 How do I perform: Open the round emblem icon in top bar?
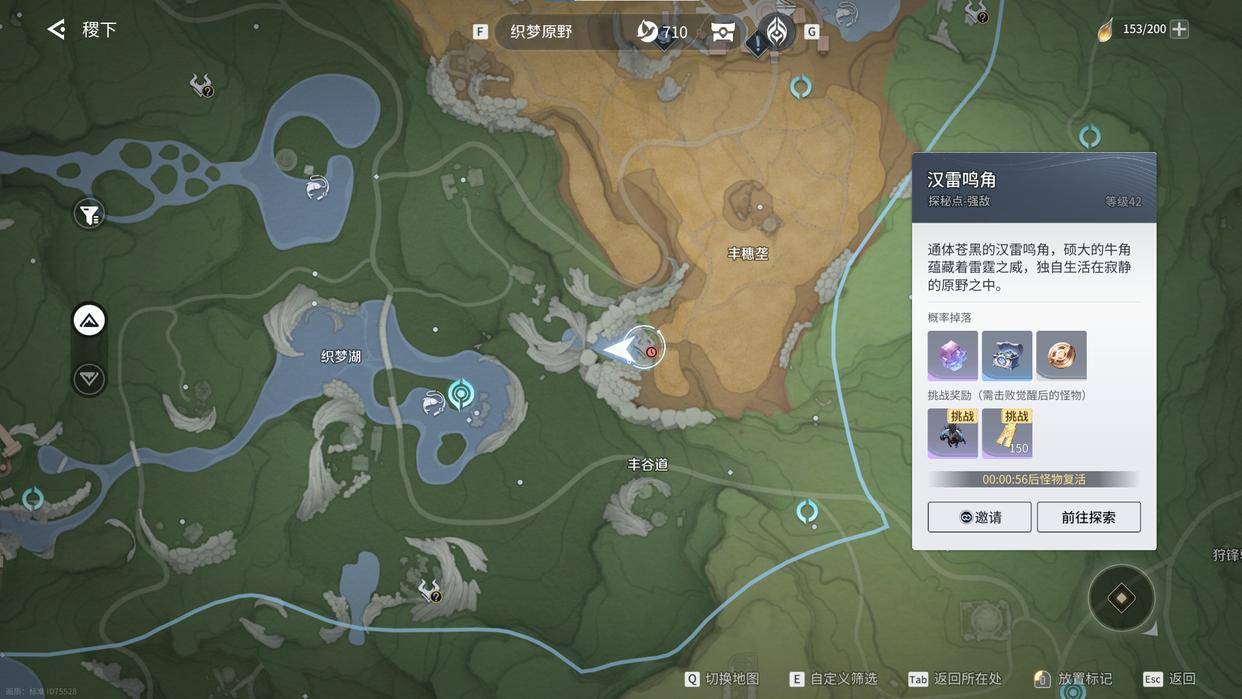coord(776,30)
